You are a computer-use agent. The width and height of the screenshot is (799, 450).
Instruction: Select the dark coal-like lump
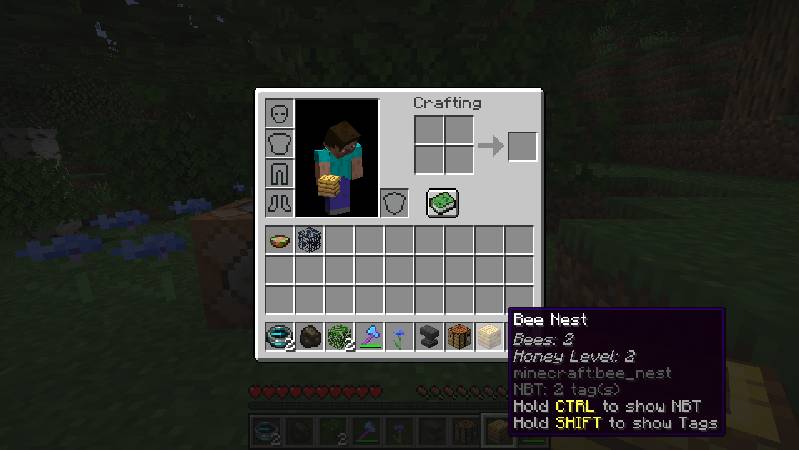point(310,336)
